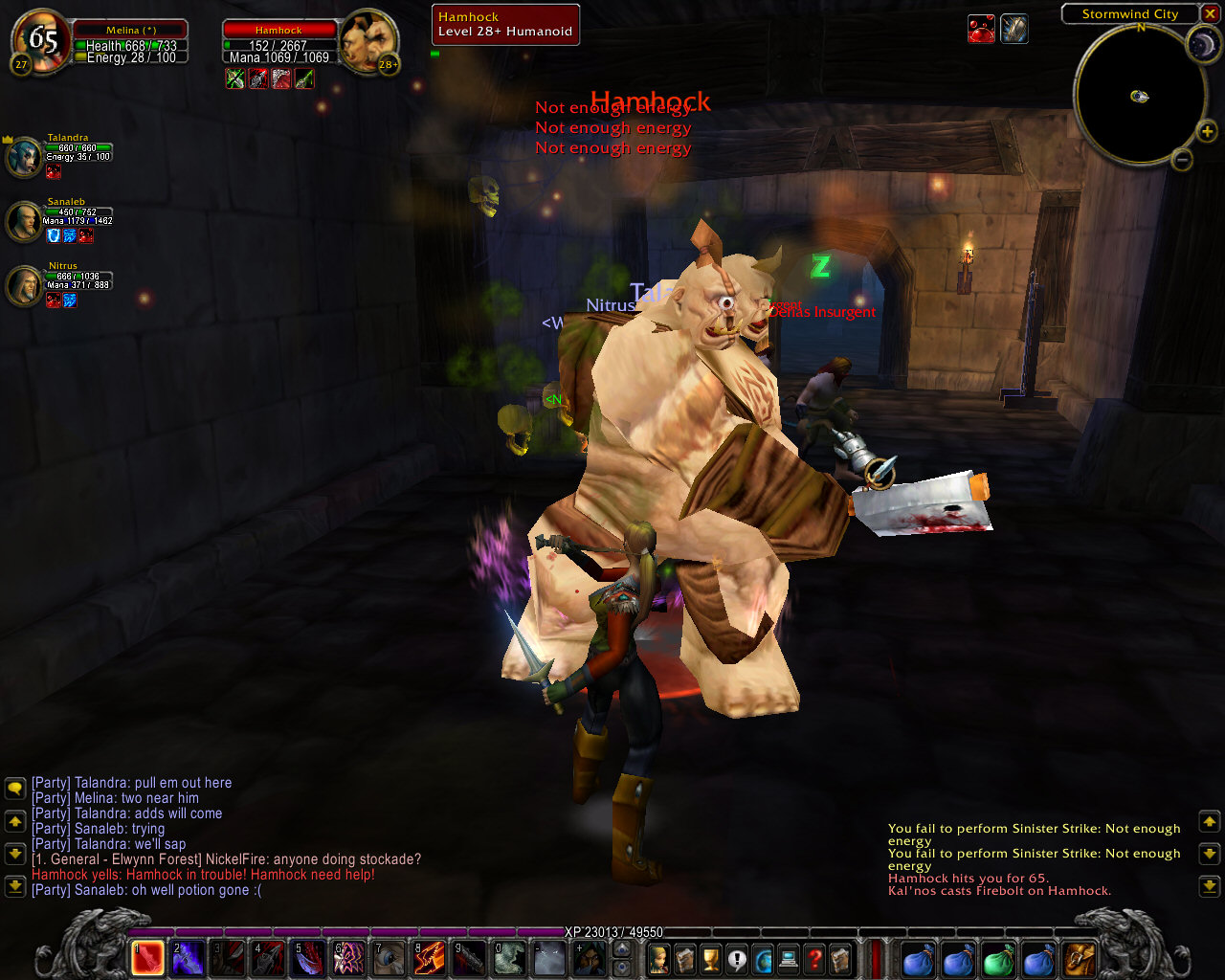Open the talents goblet micro button

coord(711,958)
